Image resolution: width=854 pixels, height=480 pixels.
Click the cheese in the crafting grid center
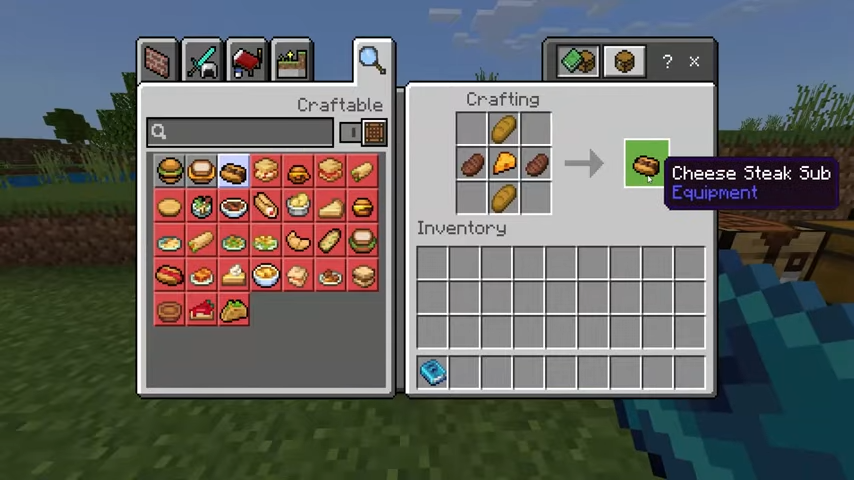coord(503,163)
